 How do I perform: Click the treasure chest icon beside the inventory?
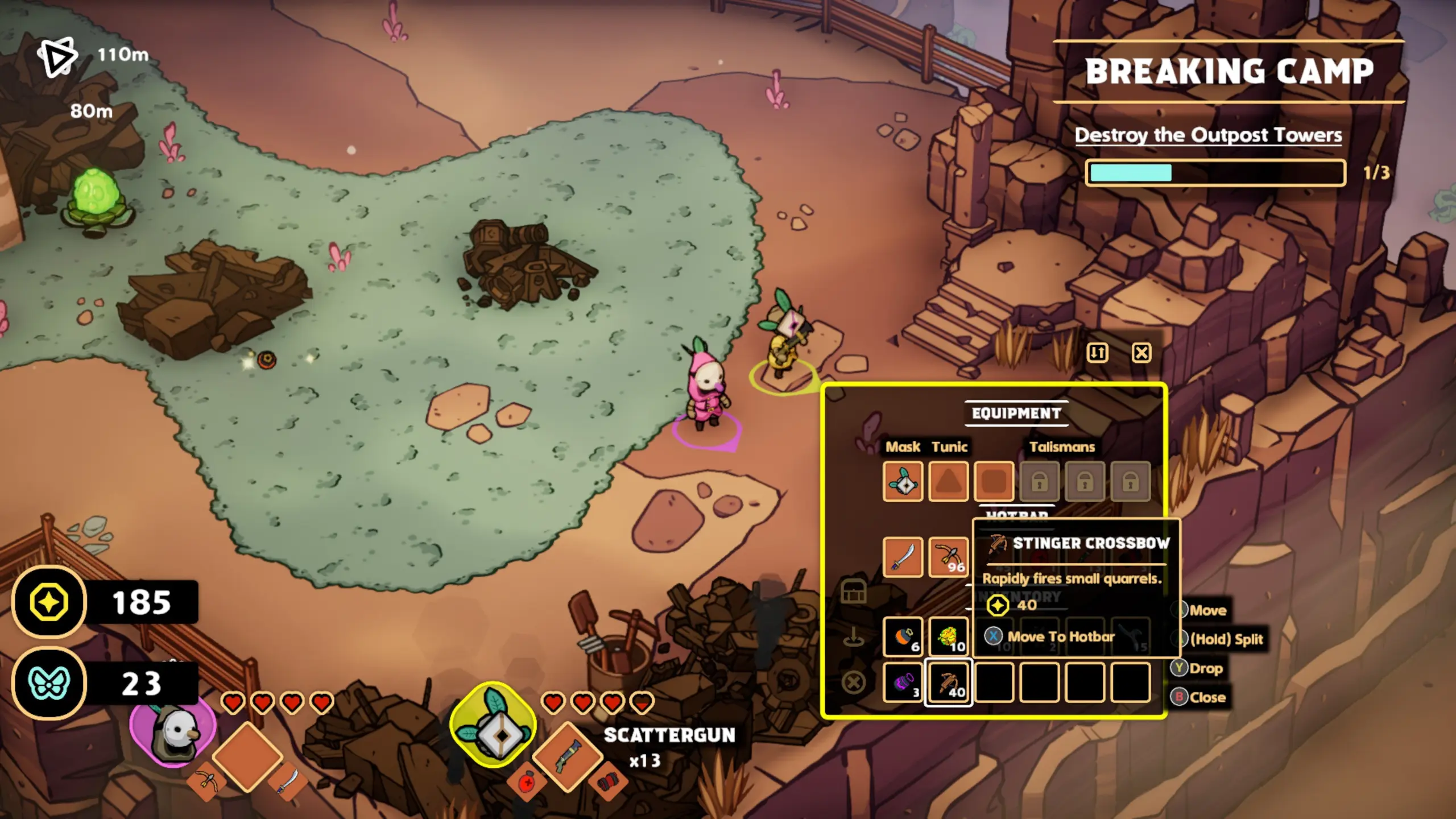[853, 591]
